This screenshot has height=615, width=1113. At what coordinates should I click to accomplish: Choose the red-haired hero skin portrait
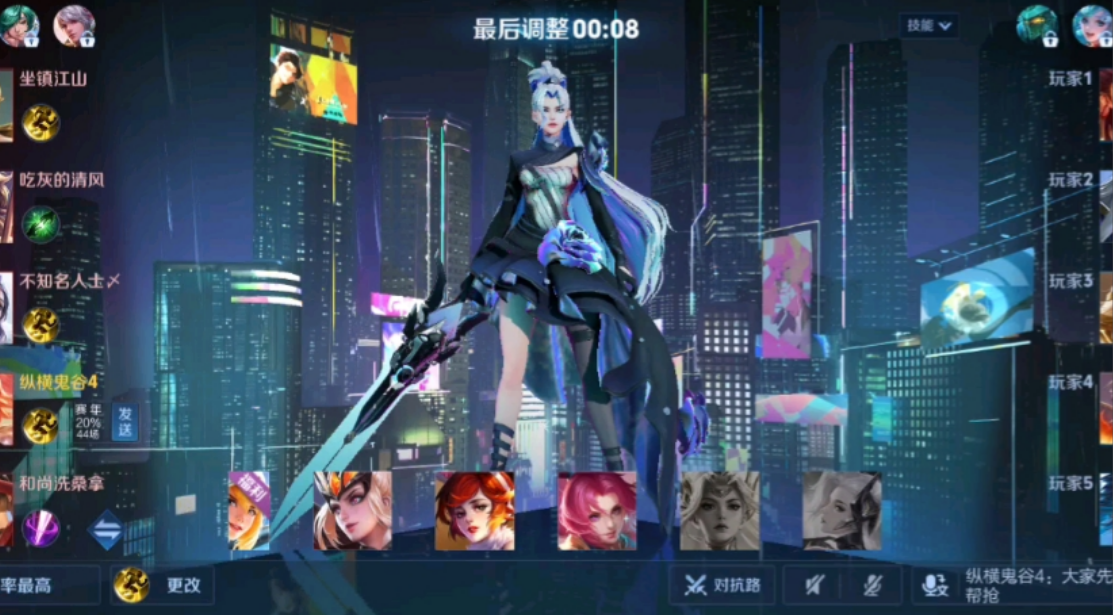pos(474,511)
